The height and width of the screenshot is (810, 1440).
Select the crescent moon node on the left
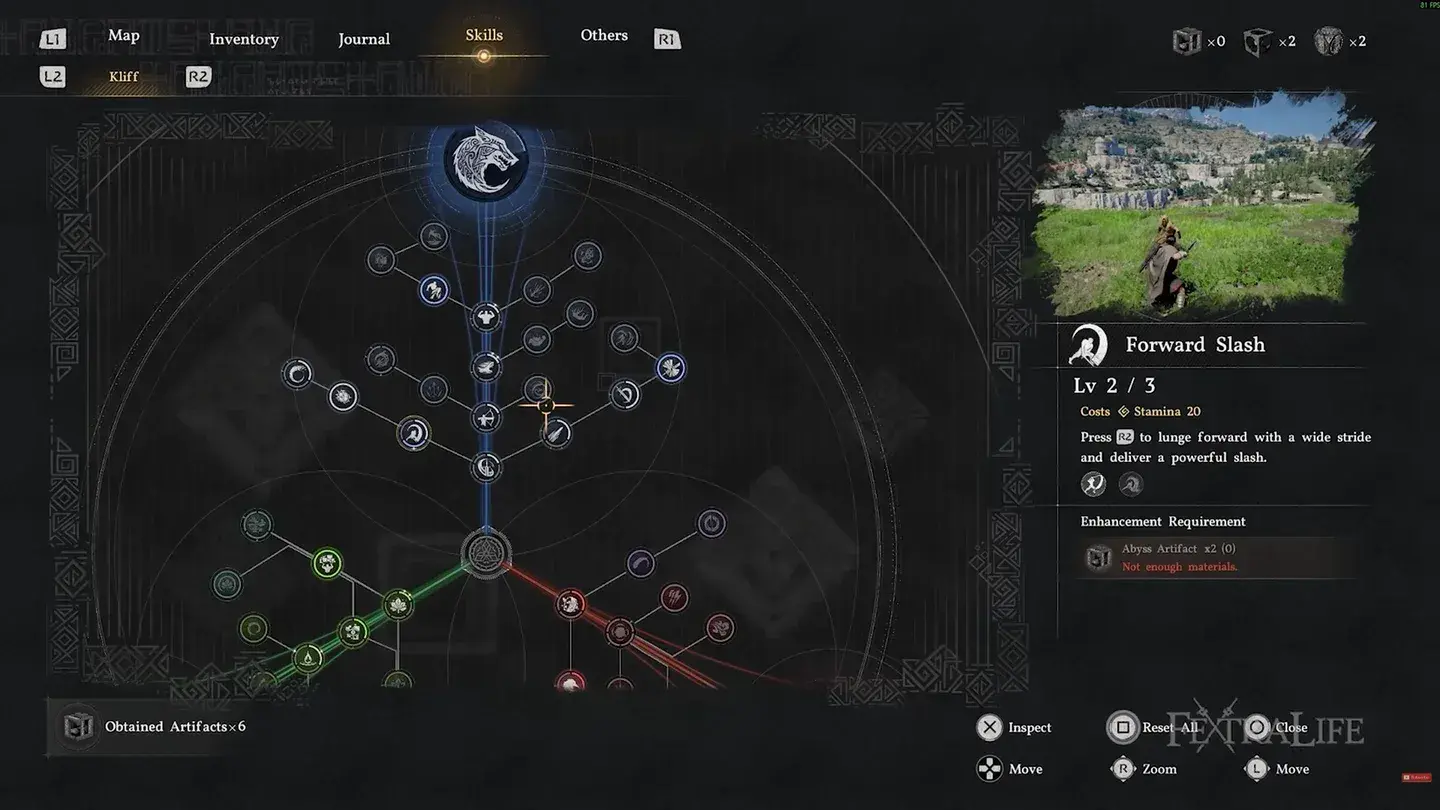tap(296, 372)
